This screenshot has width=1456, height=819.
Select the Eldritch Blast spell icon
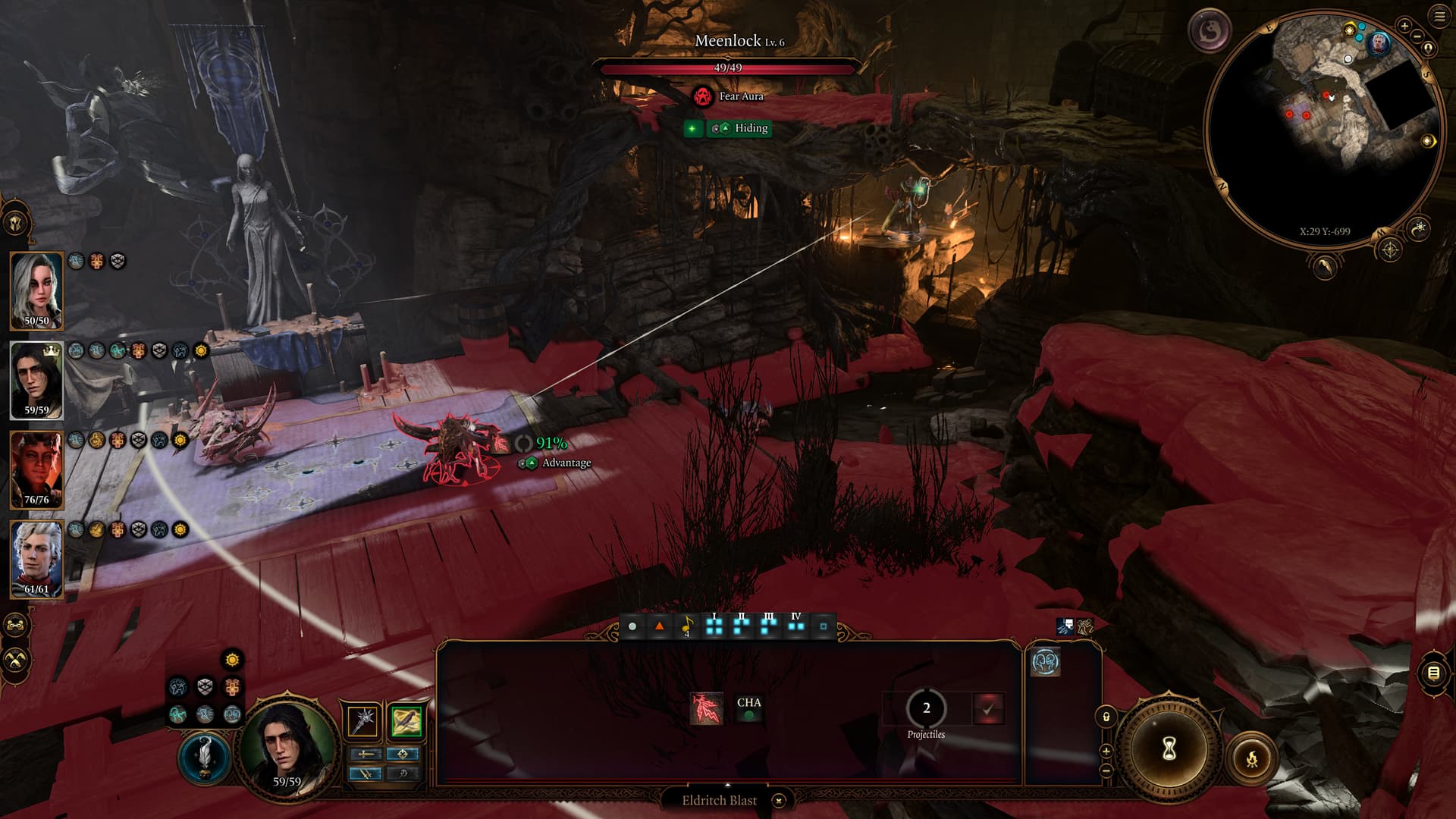(x=706, y=708)
